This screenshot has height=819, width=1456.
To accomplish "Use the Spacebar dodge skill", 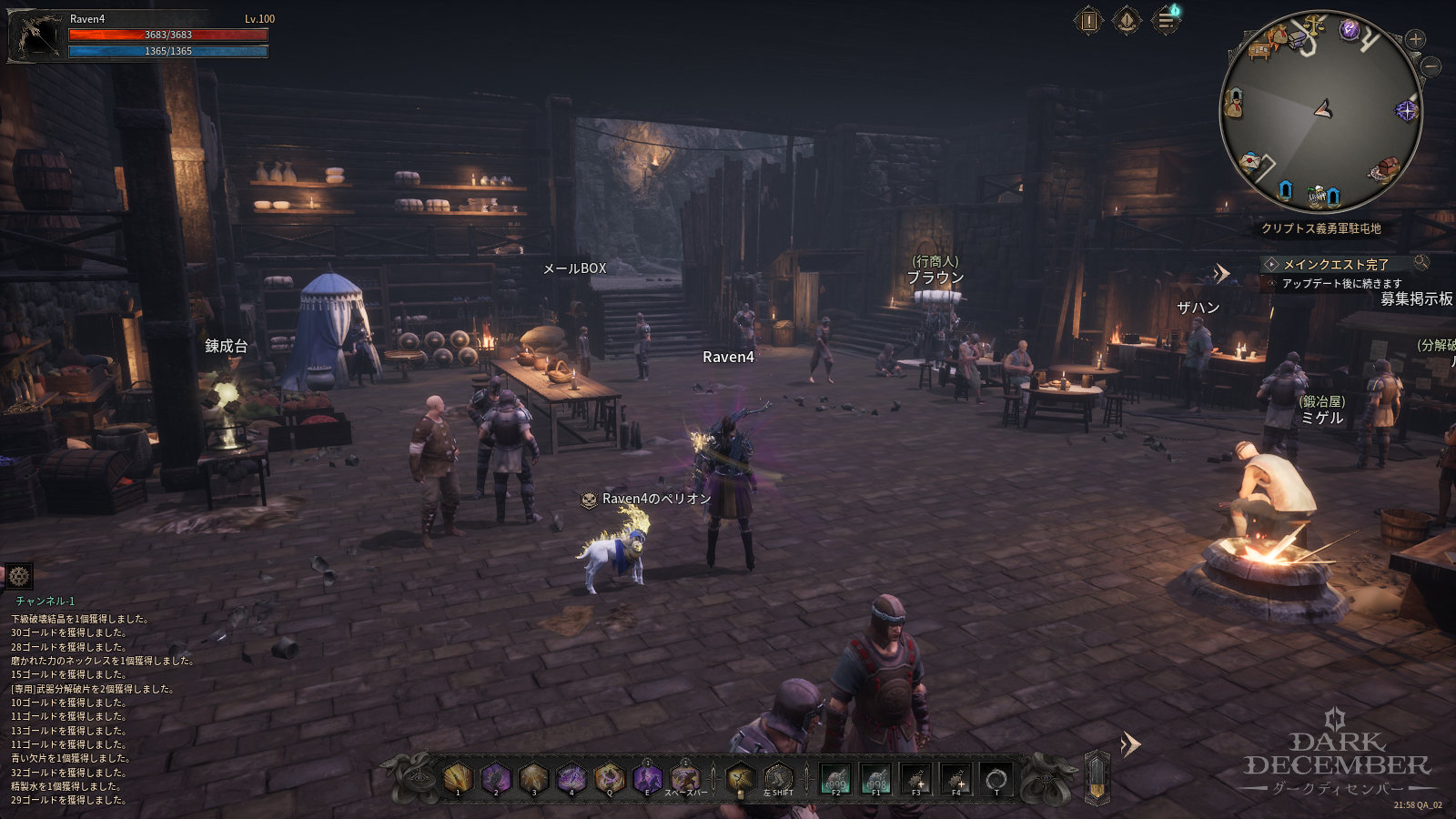I will (x=684, y=778).
